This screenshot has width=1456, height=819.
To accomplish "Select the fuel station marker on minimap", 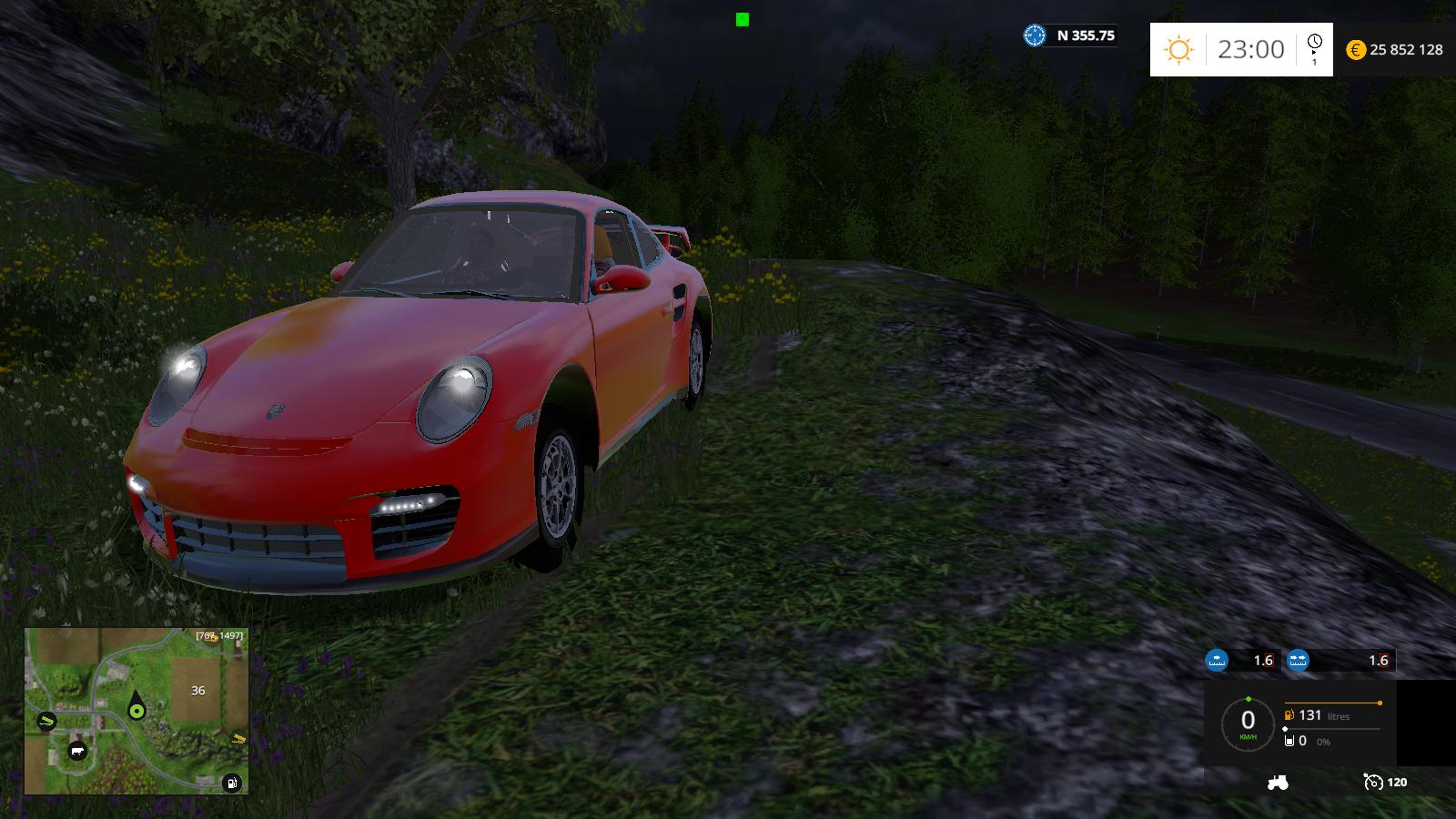I will 233,782.
